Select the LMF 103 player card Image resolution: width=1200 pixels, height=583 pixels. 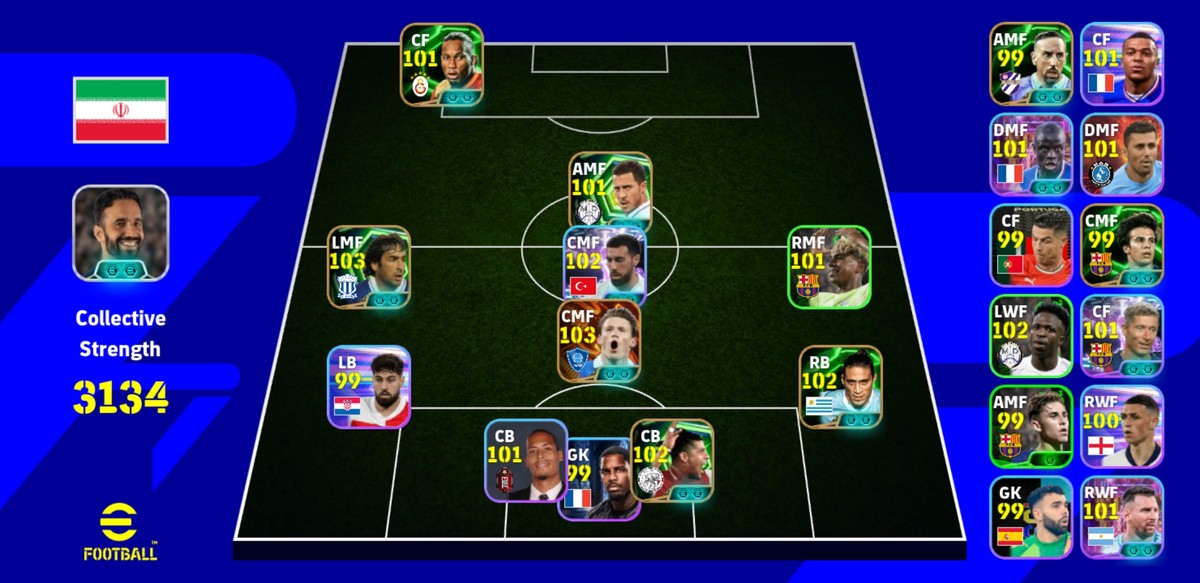(x=369, y=266)
